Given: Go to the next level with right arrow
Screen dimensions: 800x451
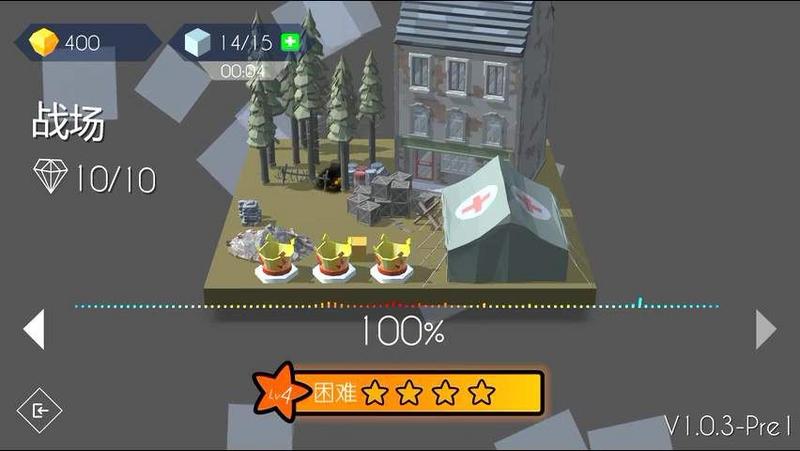Looking at the screenshot, I should pyautogui.click(x=765, y=329).
